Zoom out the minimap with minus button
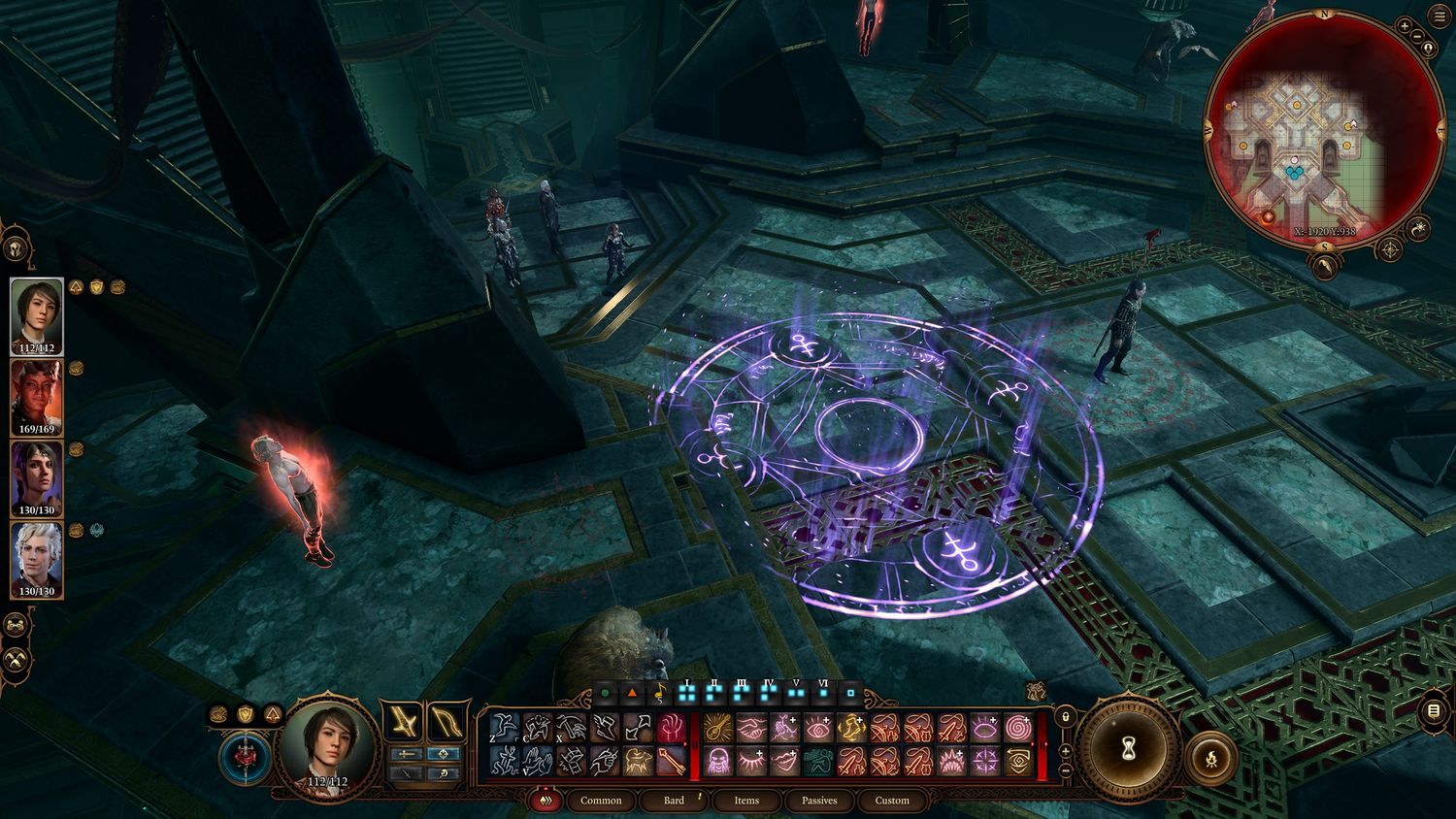 click(x=1417, y=38)
